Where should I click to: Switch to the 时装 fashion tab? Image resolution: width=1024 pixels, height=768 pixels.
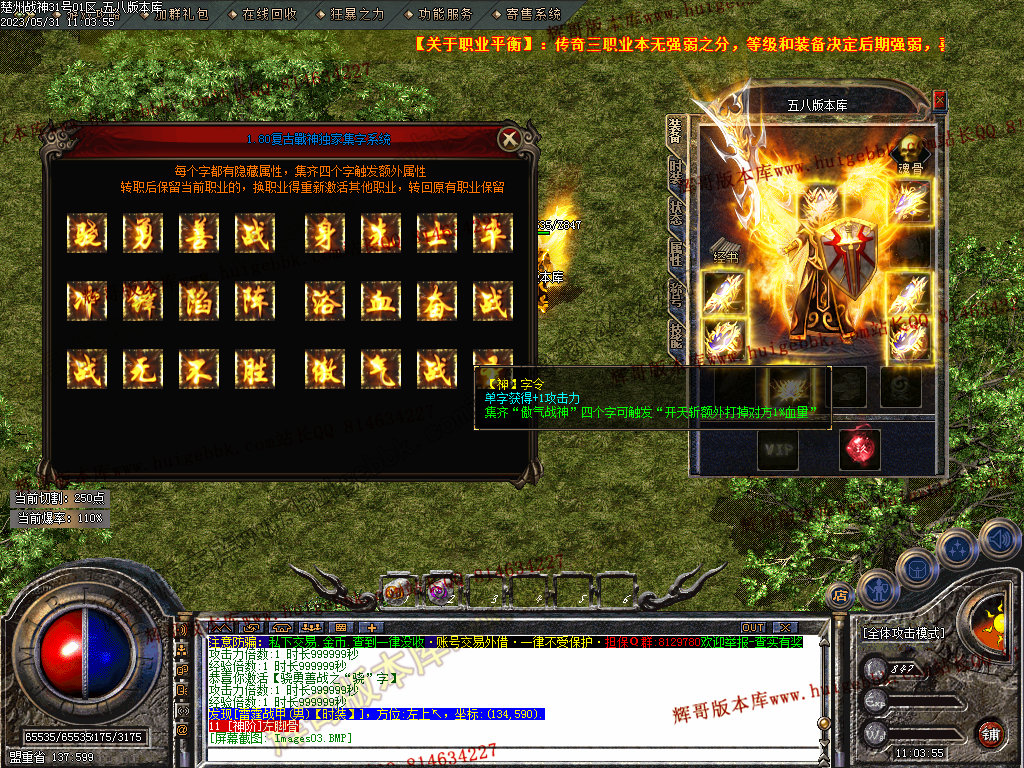coord(677,172)
